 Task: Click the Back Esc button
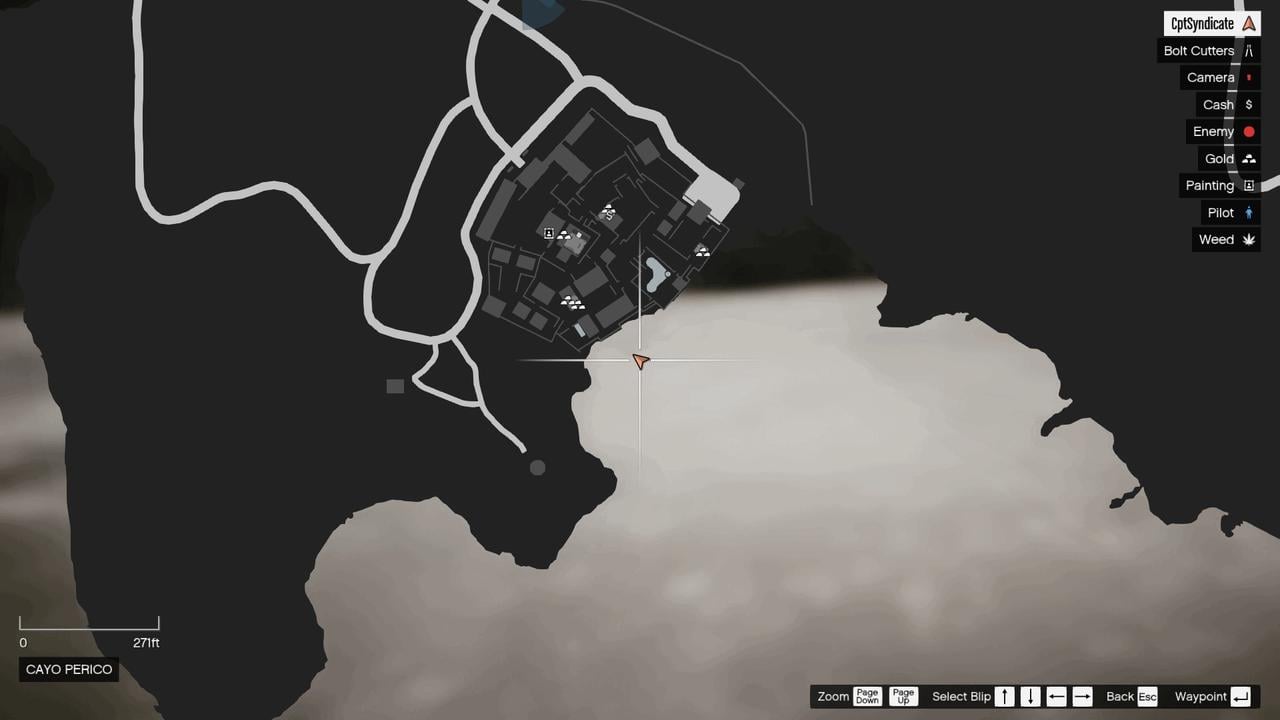[x=1131, y=696]
